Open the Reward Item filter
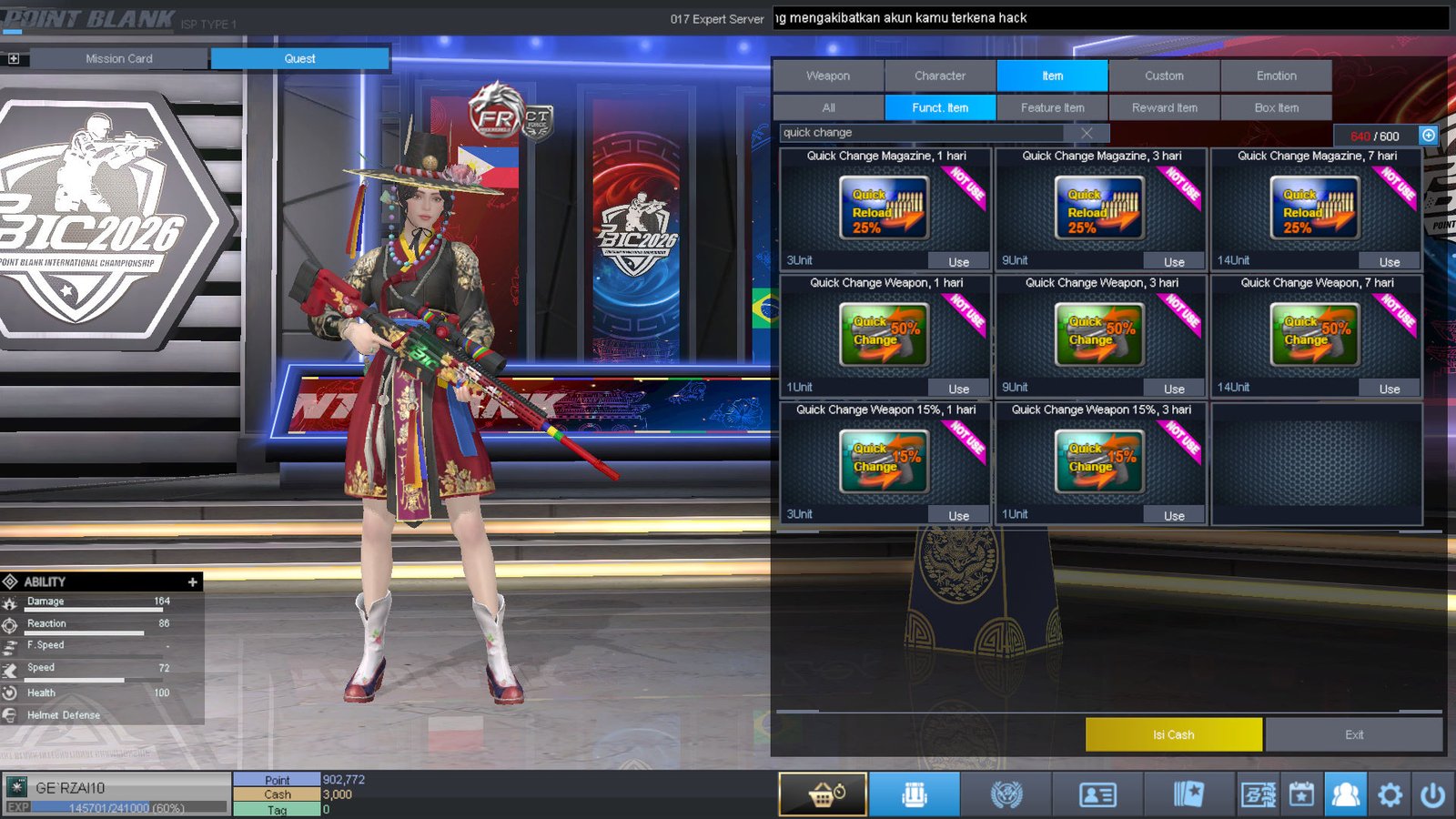 coord(1164,107)
